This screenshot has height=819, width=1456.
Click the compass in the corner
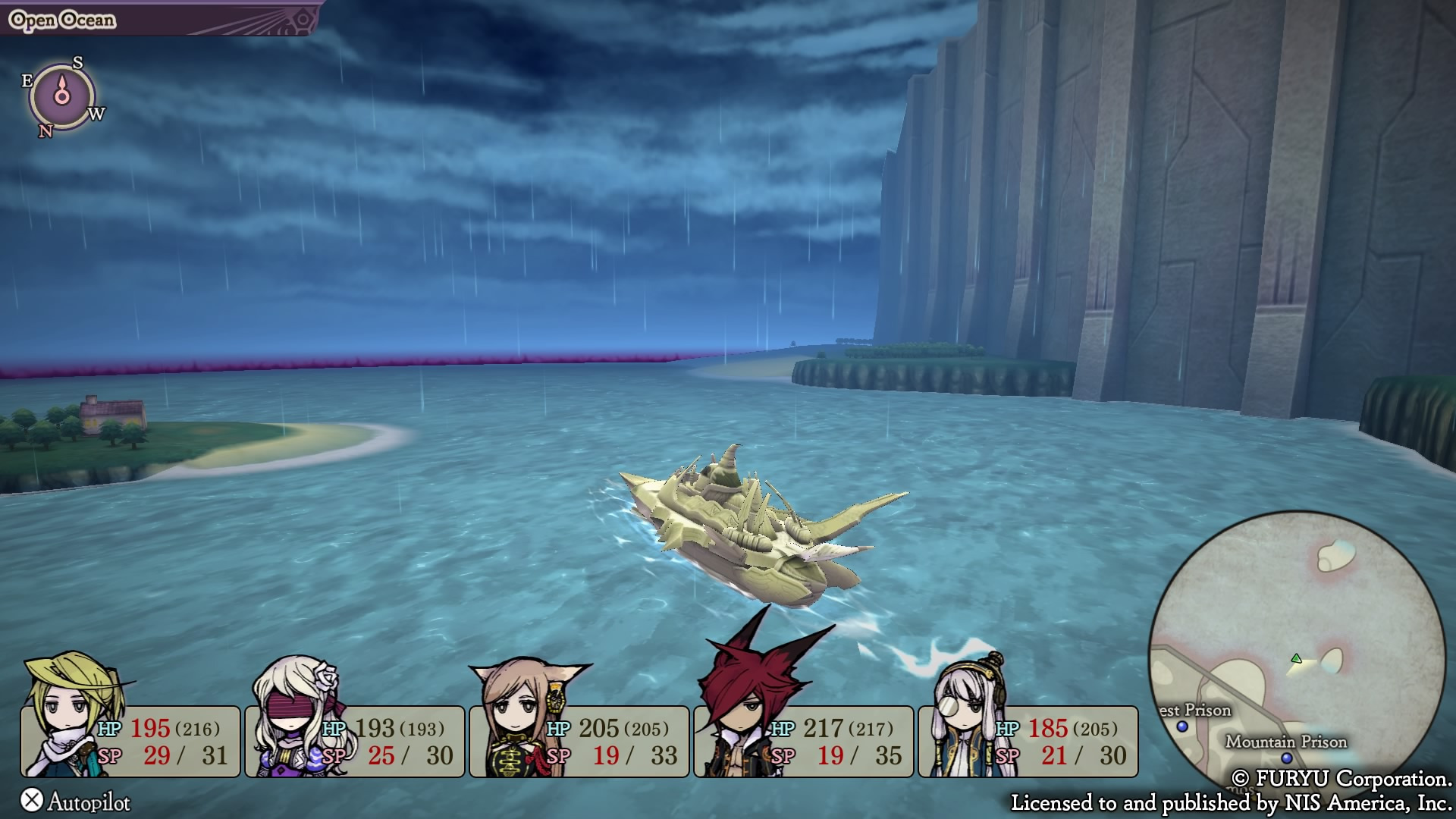pos(62,96)
